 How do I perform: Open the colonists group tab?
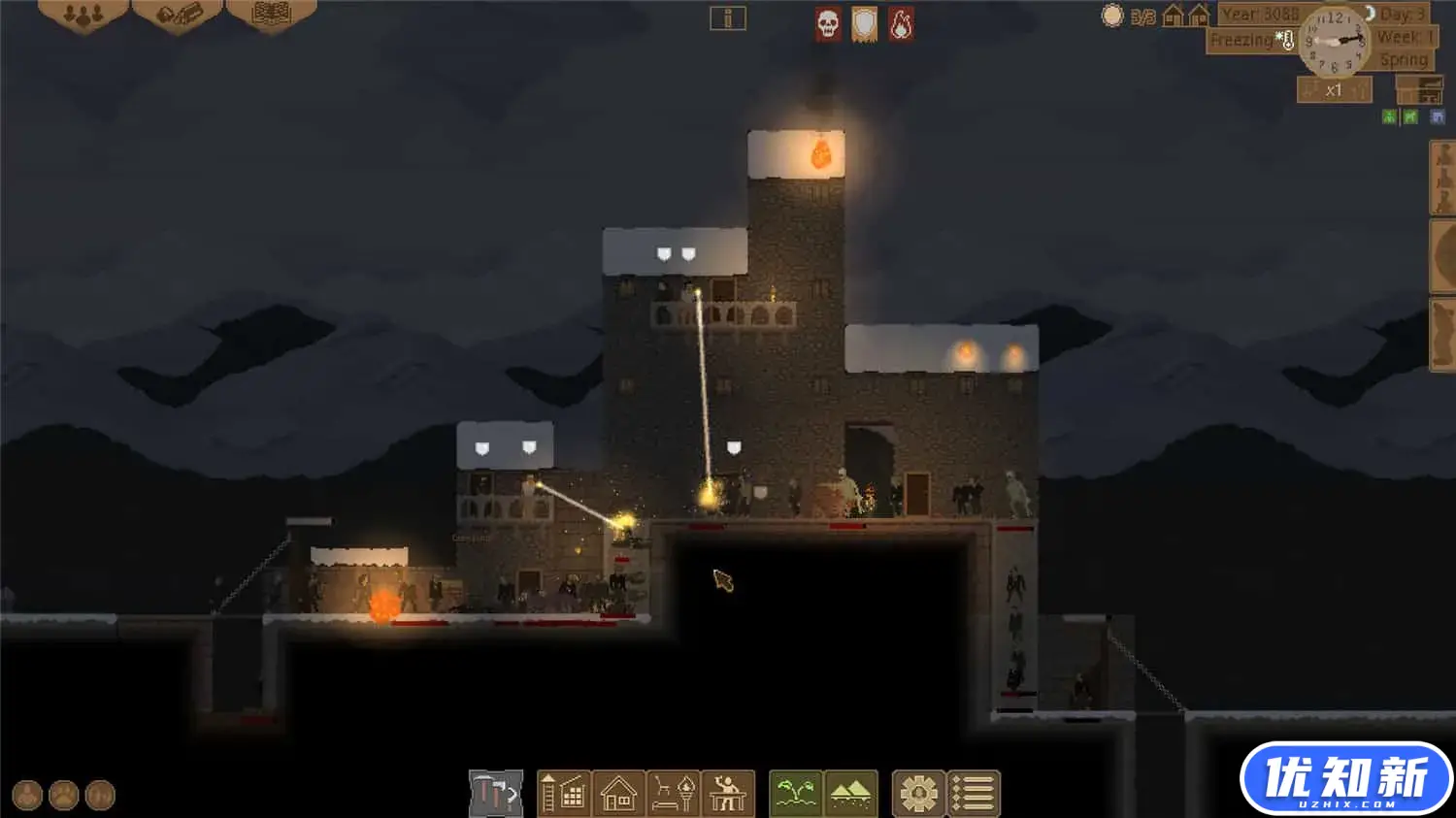point(83,15)
